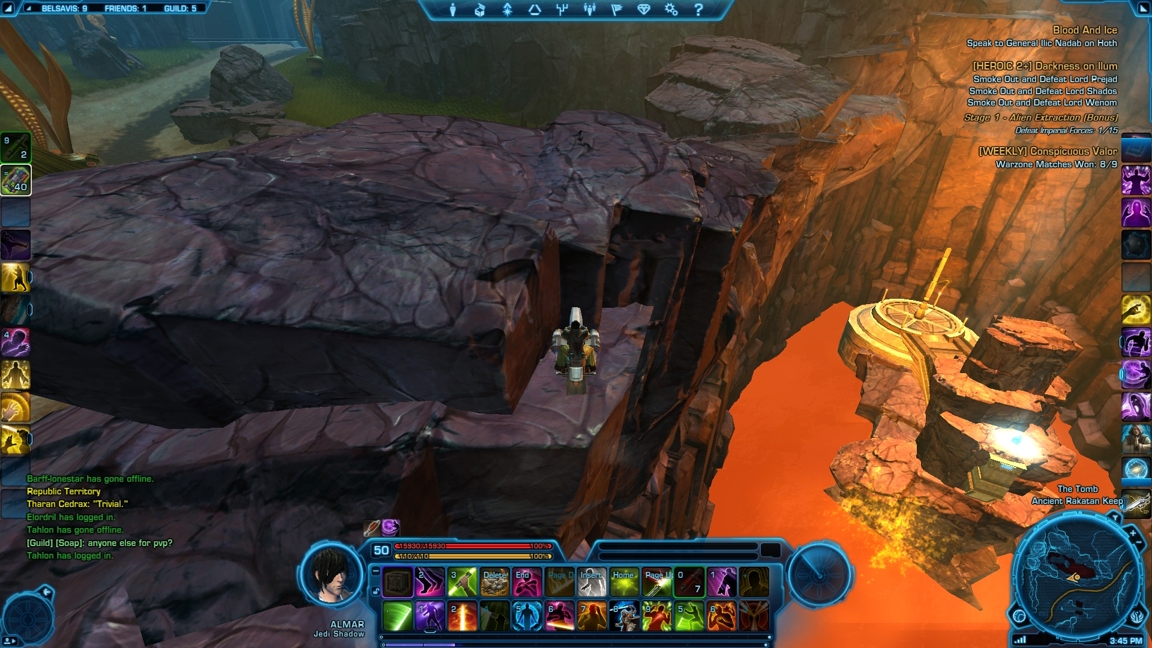Use the crate item in the first hotbar slot
This screenshot has width=1152, height=648.
point(398,582)
